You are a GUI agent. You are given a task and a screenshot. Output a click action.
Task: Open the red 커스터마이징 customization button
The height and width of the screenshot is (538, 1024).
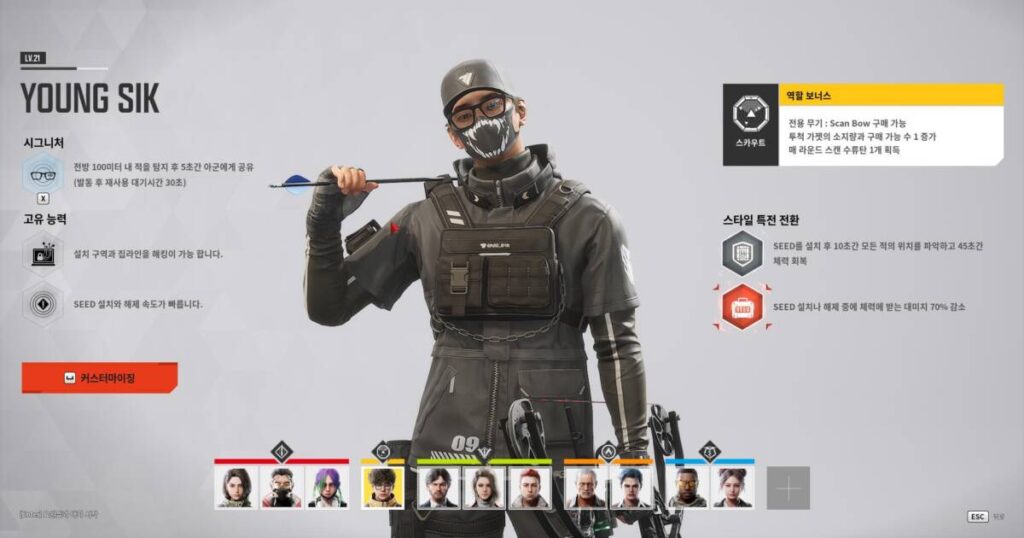[99, 378]
